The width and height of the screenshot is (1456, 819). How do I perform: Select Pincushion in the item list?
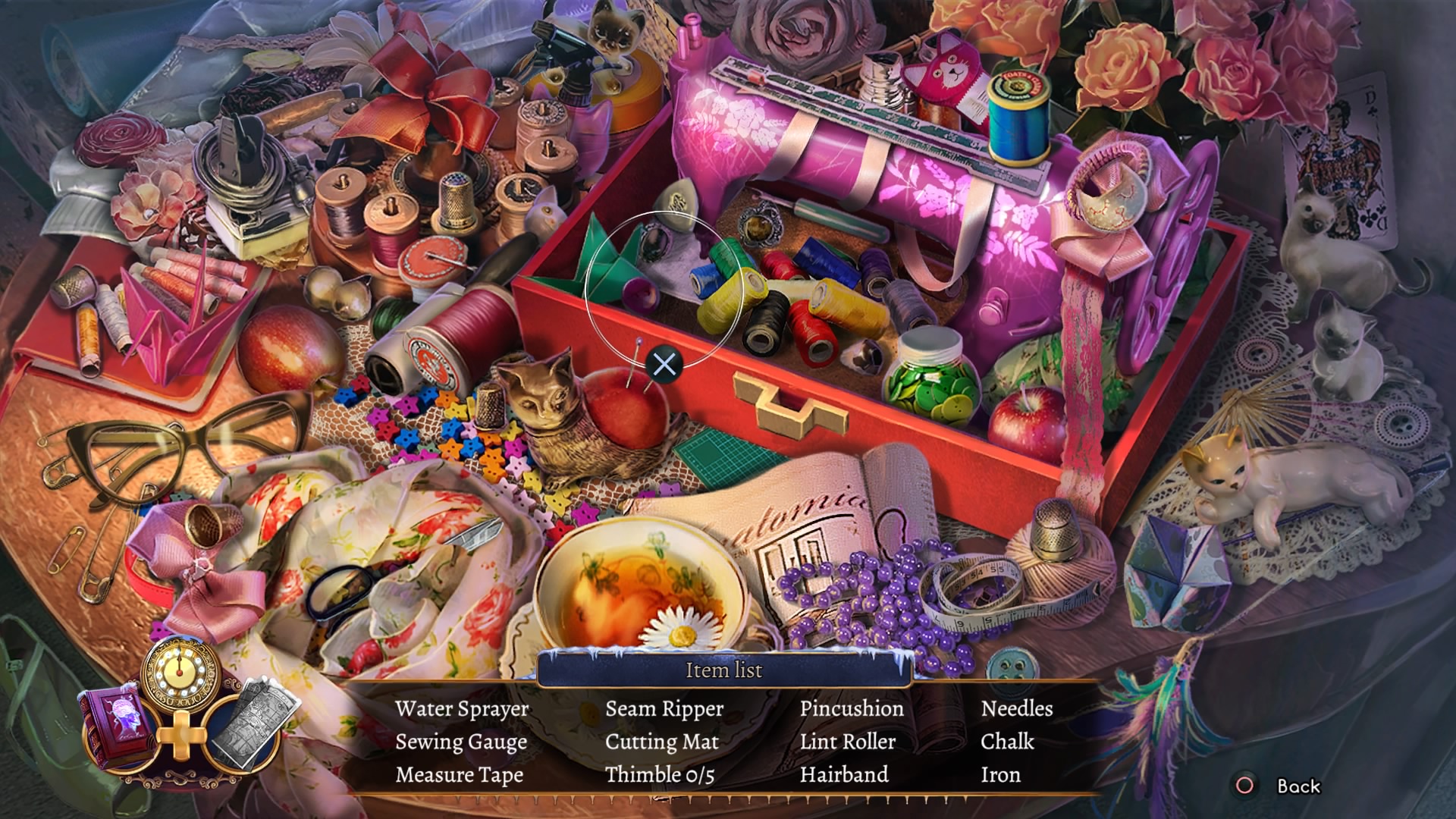coord(852,708)
